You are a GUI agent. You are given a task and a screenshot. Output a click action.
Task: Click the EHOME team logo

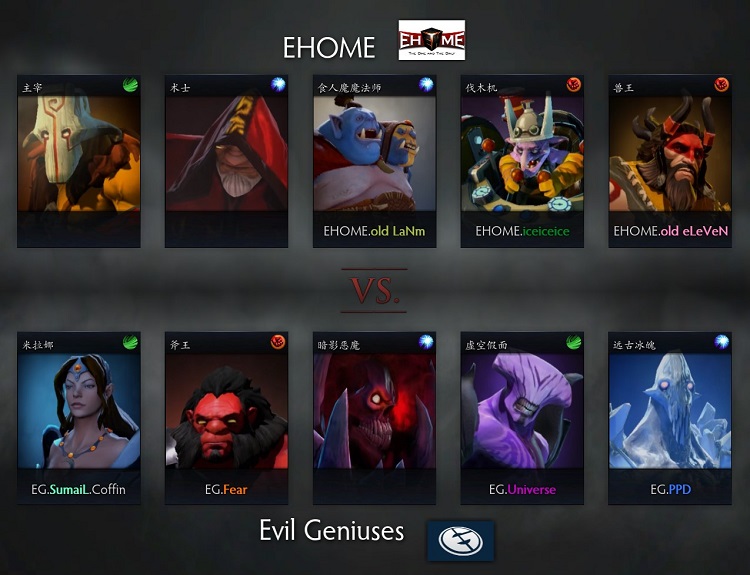(x=431, y=41)
